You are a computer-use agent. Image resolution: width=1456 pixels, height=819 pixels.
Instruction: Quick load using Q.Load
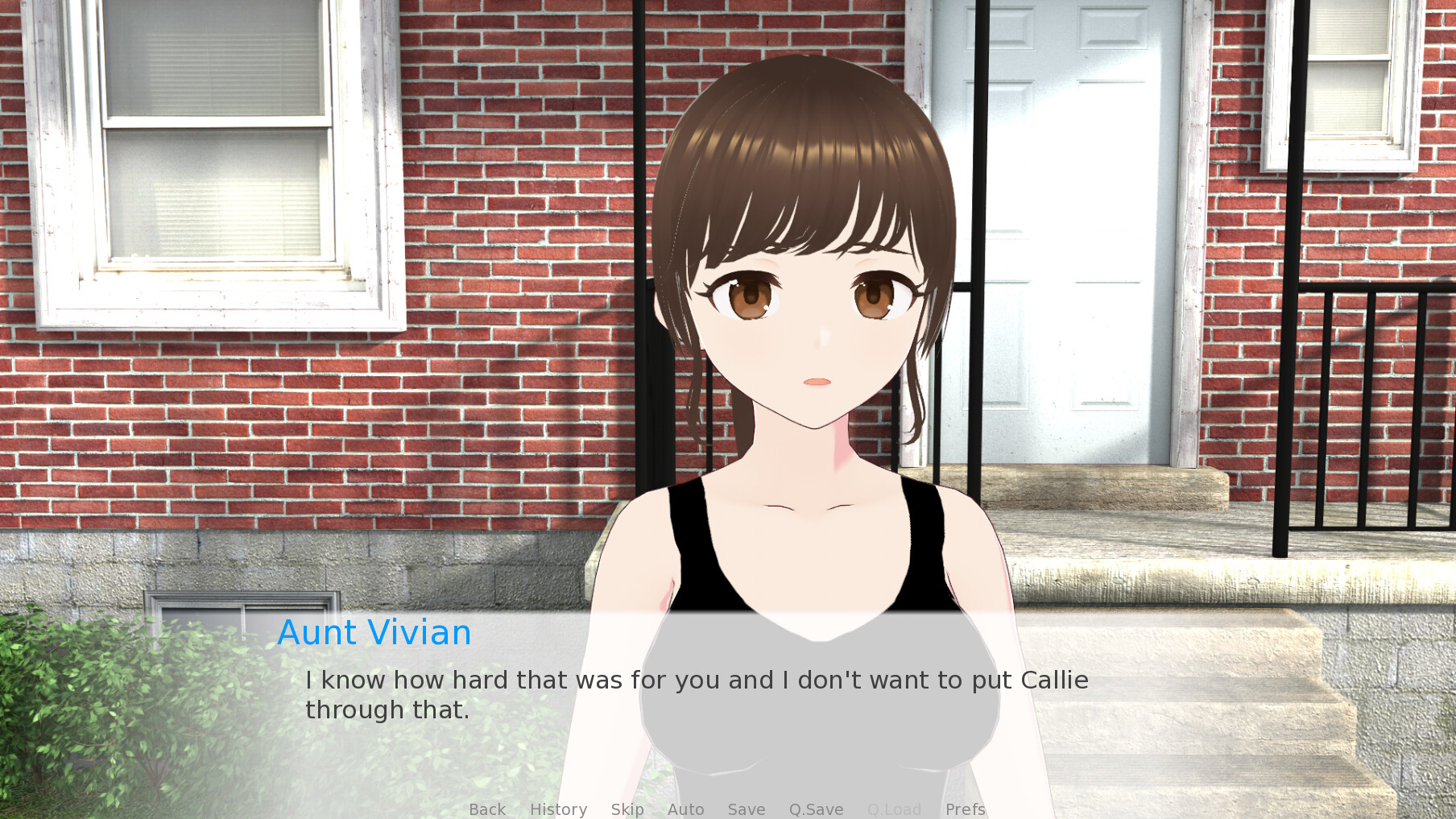pos(894,809)
